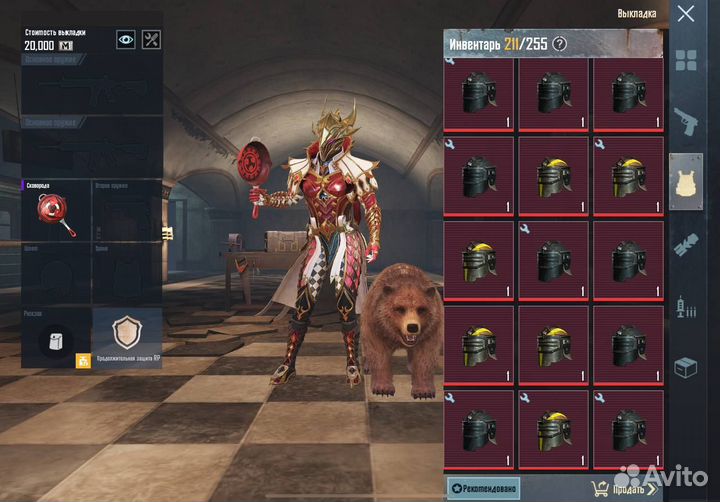Open the wrench and screwdriver tools

point(151,39)
